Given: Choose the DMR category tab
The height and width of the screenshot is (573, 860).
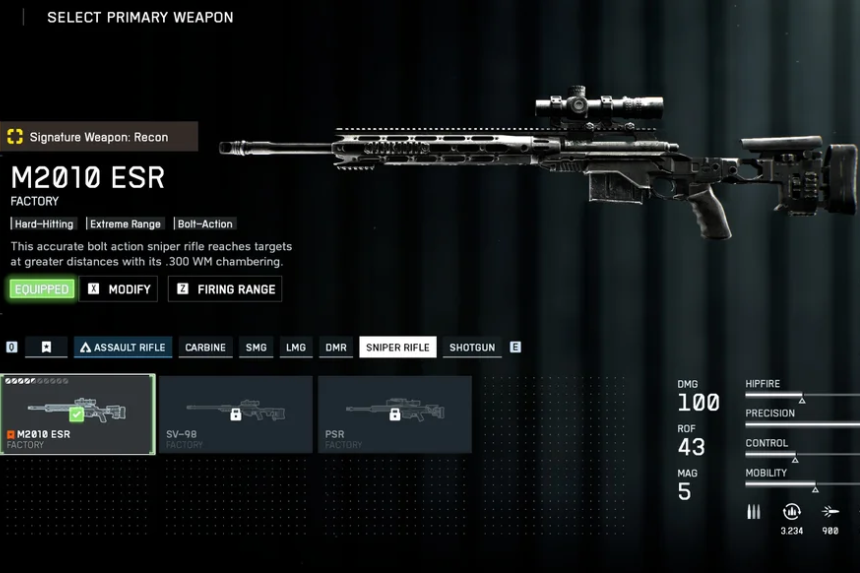Looking at the screenshot, I should tap(336, 347).
